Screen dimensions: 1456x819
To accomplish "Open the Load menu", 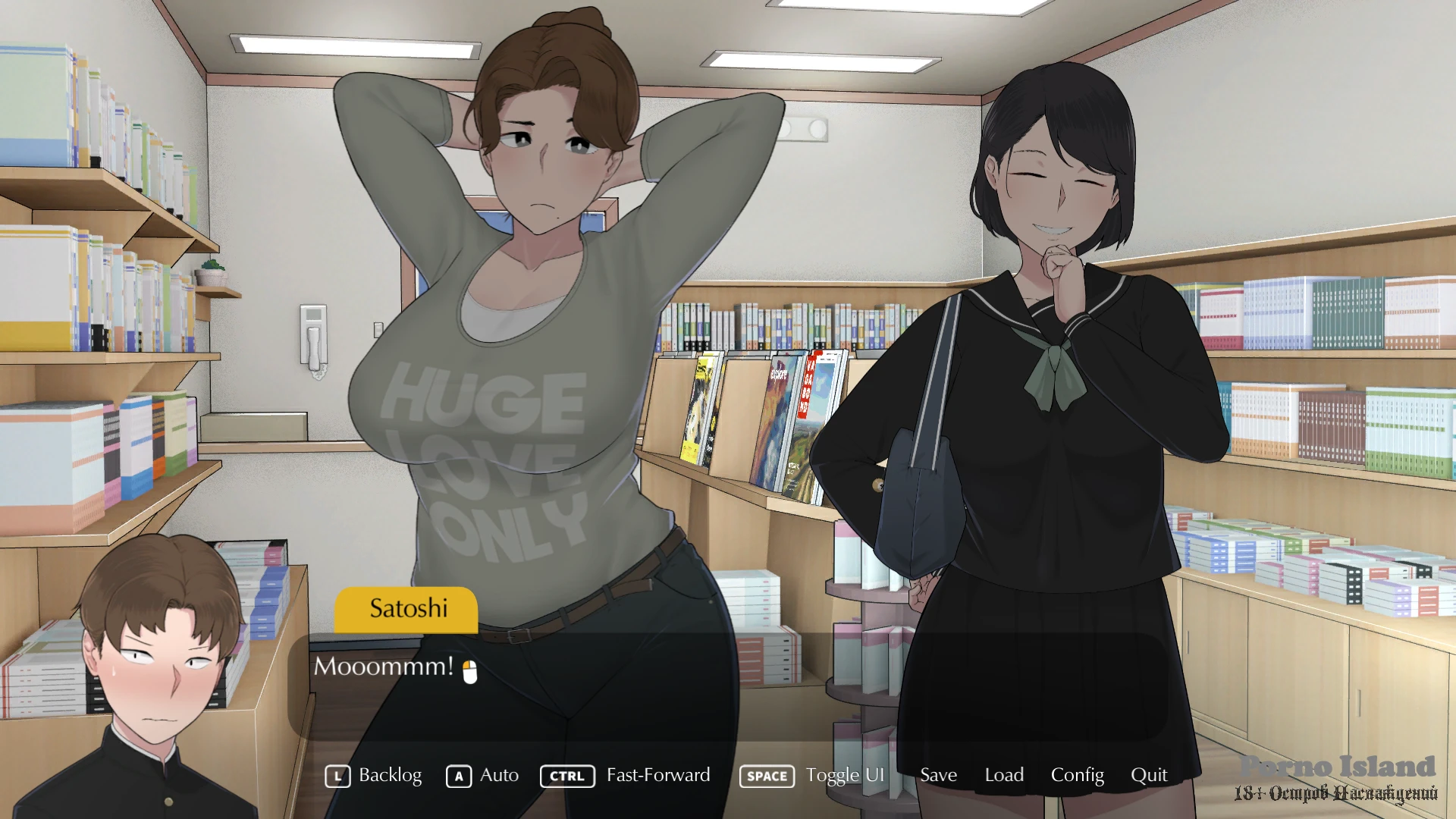I will click(1004, 775).
